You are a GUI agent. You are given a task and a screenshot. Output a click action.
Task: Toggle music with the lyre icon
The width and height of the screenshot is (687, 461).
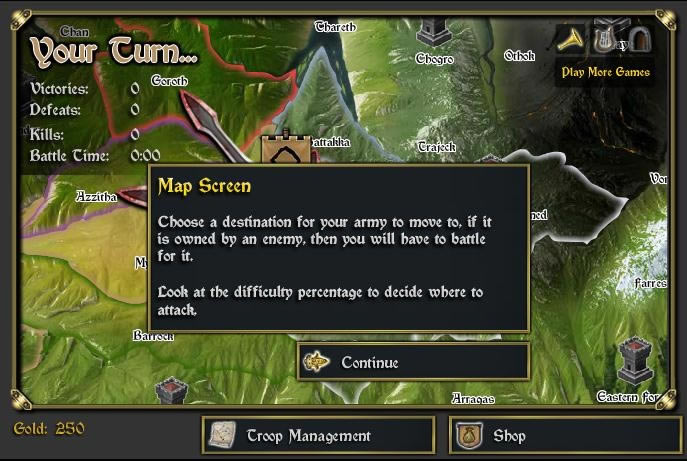coord(606,40)
